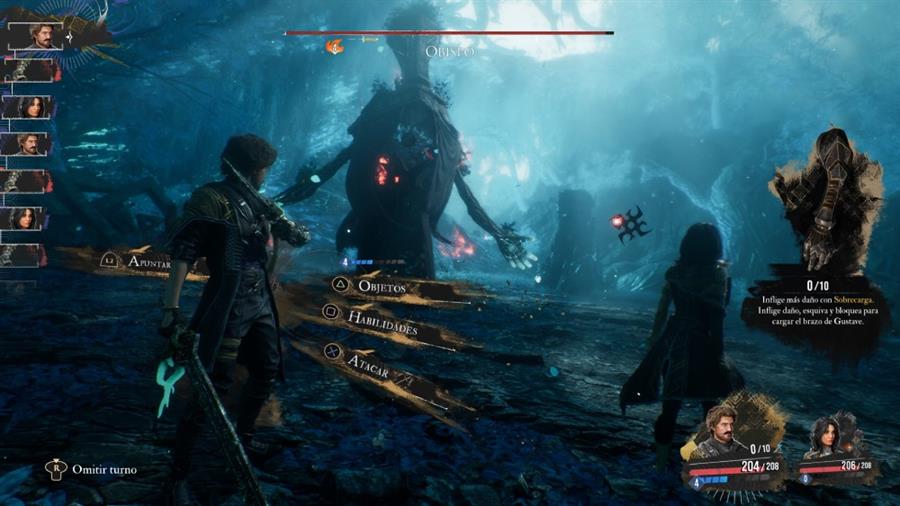Choose the Apuntar aim option
900x506 pixels.
(148, 262)
